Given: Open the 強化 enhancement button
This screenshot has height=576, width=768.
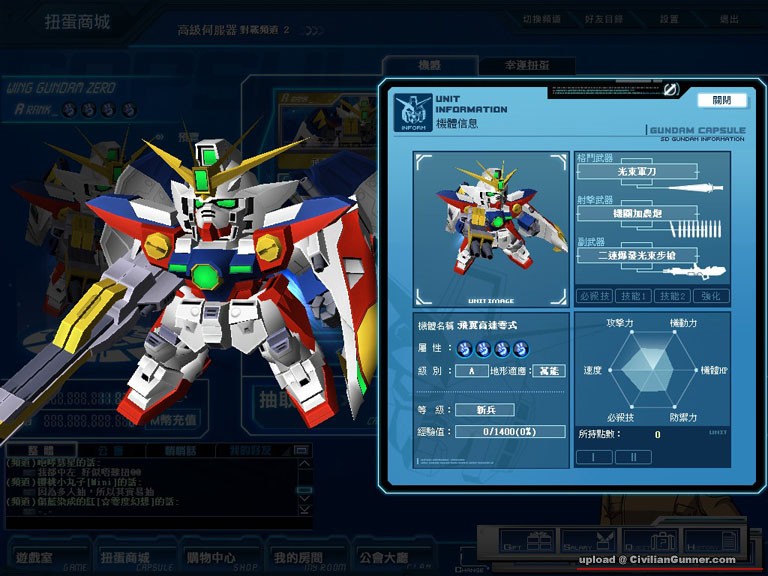Looking at the screenshot, I should (709, 296).
